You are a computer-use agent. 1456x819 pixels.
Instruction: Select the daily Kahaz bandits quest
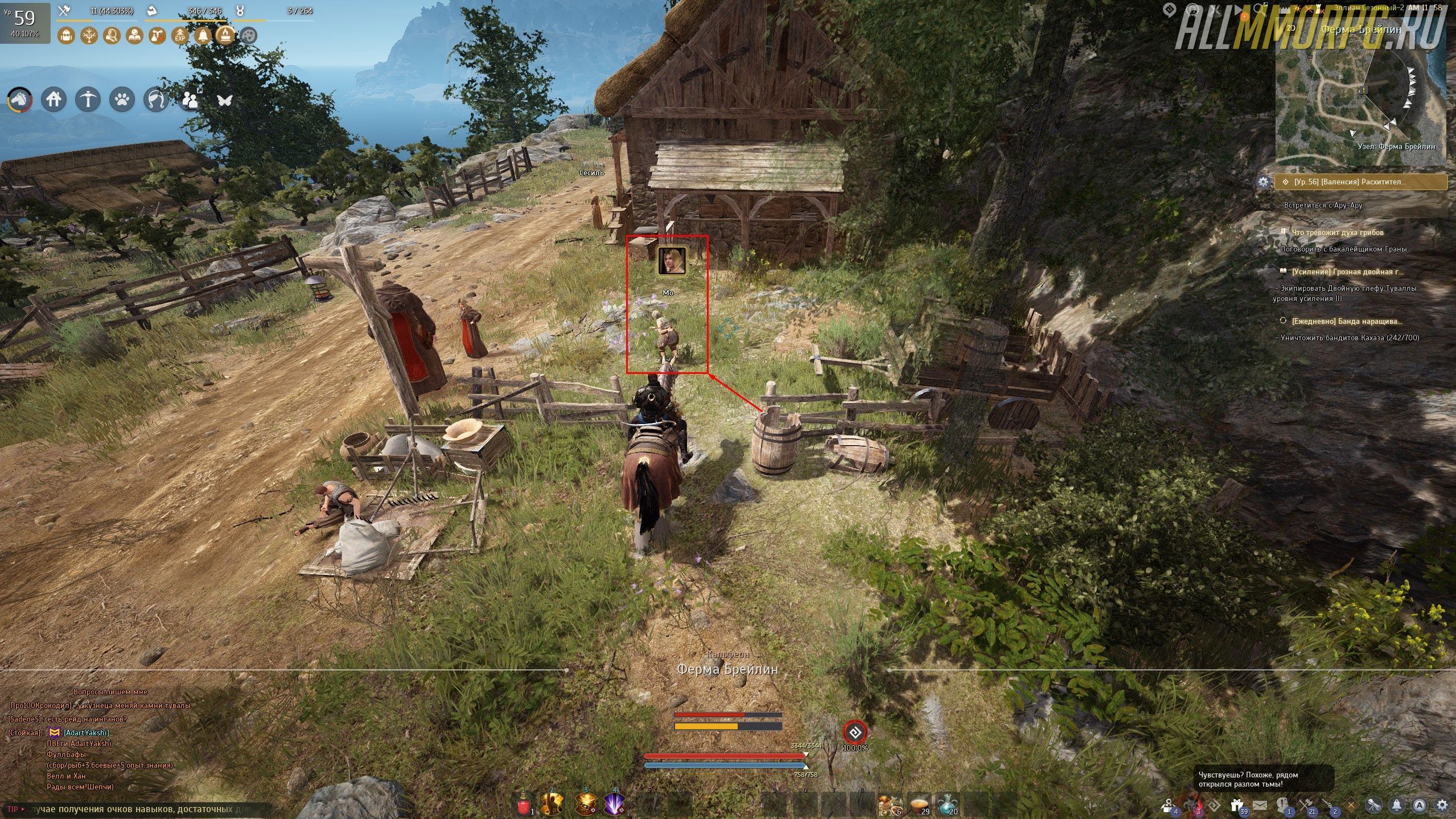(1347, 322)
